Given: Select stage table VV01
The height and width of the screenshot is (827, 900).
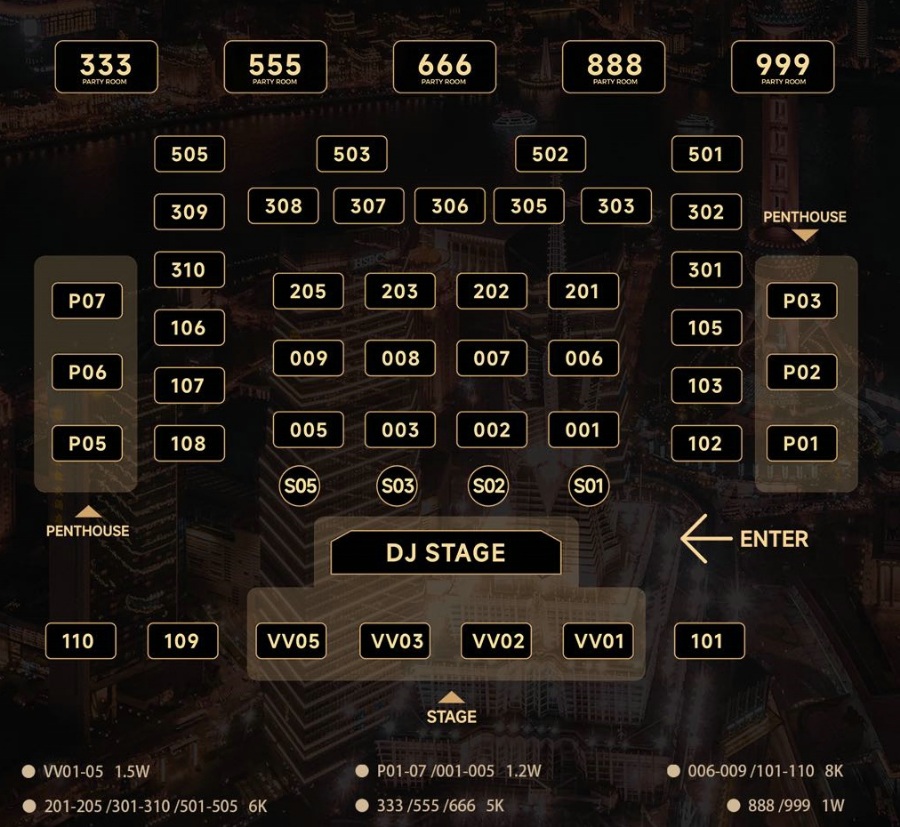Looking at the screenshot, I should (598, 641).
